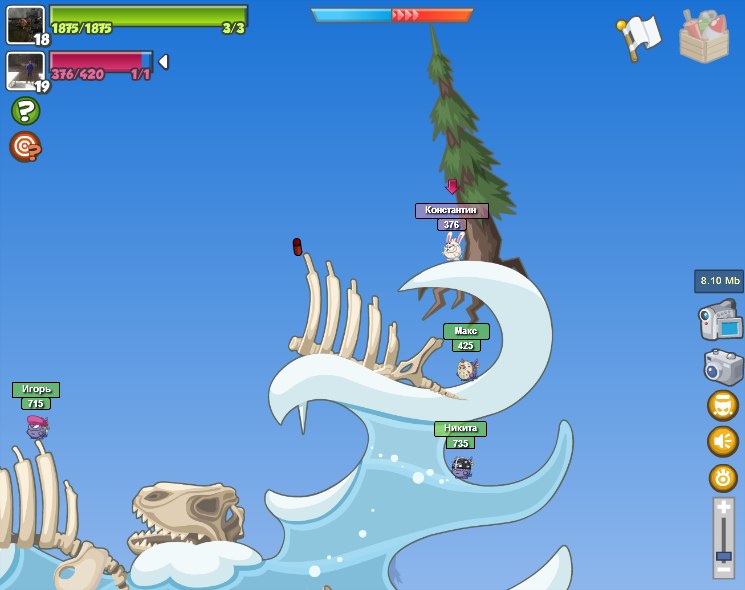Viewport: 745px width, 590px height.
Task: Click the white surrender flag icon
Action: [x=640, y=37]
